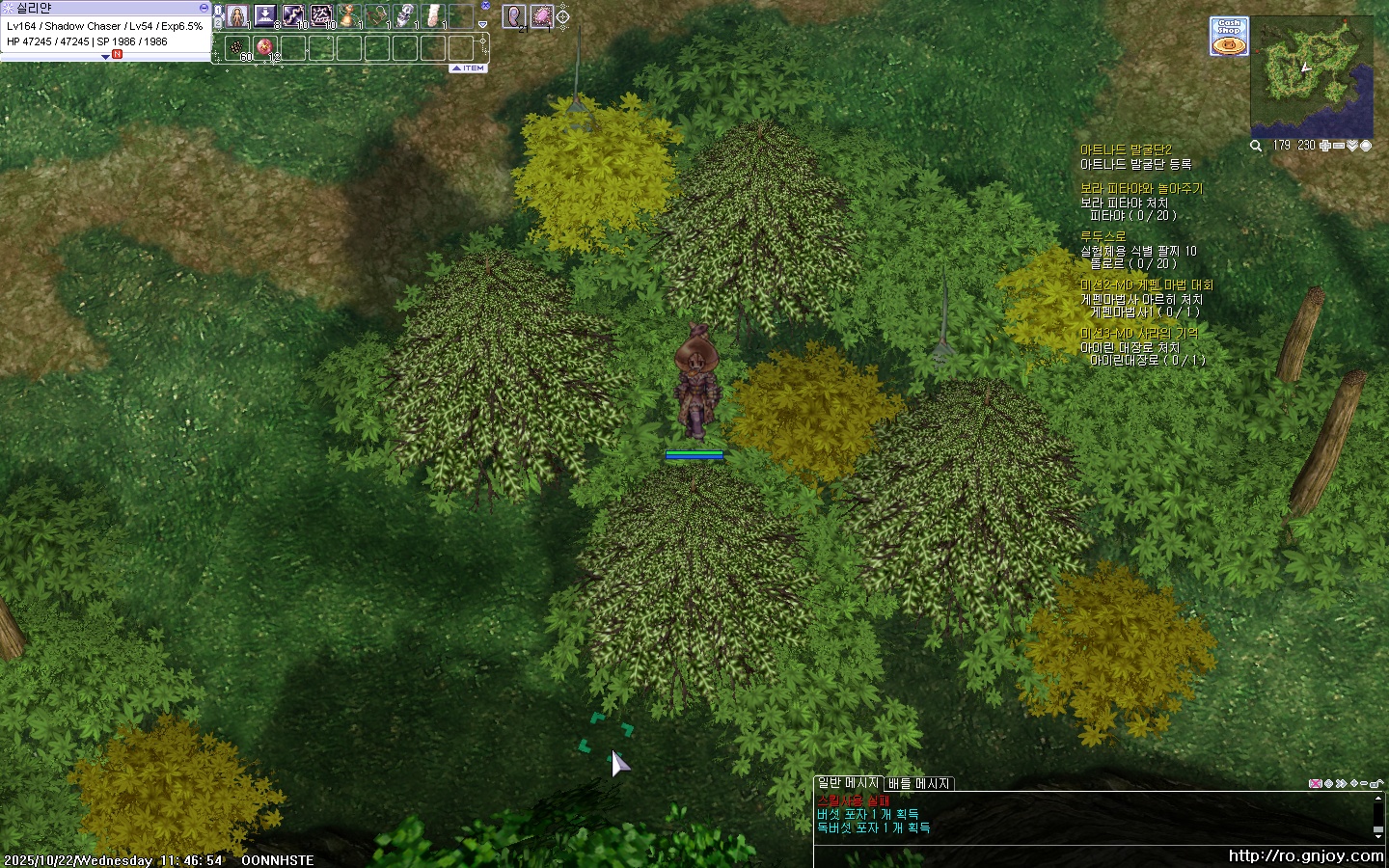Select the 루두스로 quest in the tracker
1389x868 pixels.
[1103, 236]
